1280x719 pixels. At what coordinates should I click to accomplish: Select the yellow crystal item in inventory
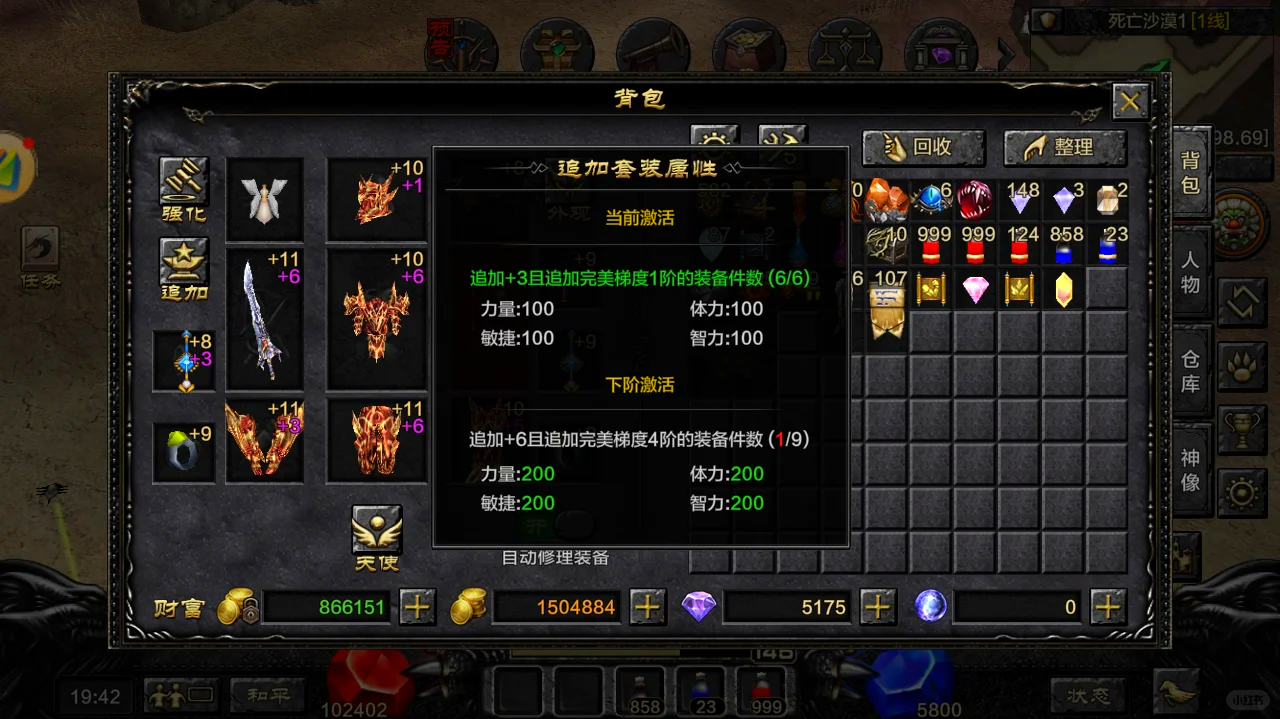pyautogui.click(x=1063, y=290)
